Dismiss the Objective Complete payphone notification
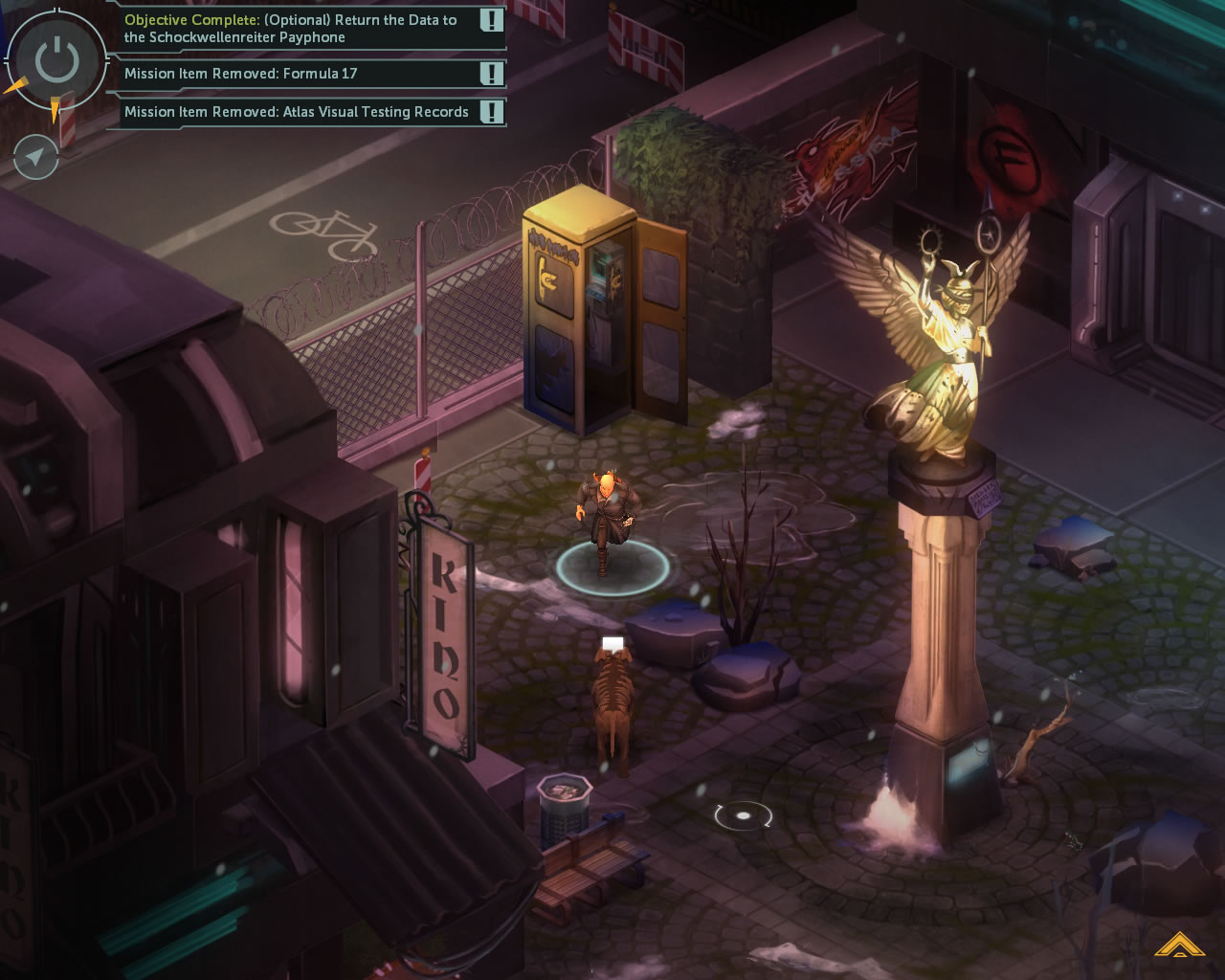 pyautogui.click(x=491, y=20)
